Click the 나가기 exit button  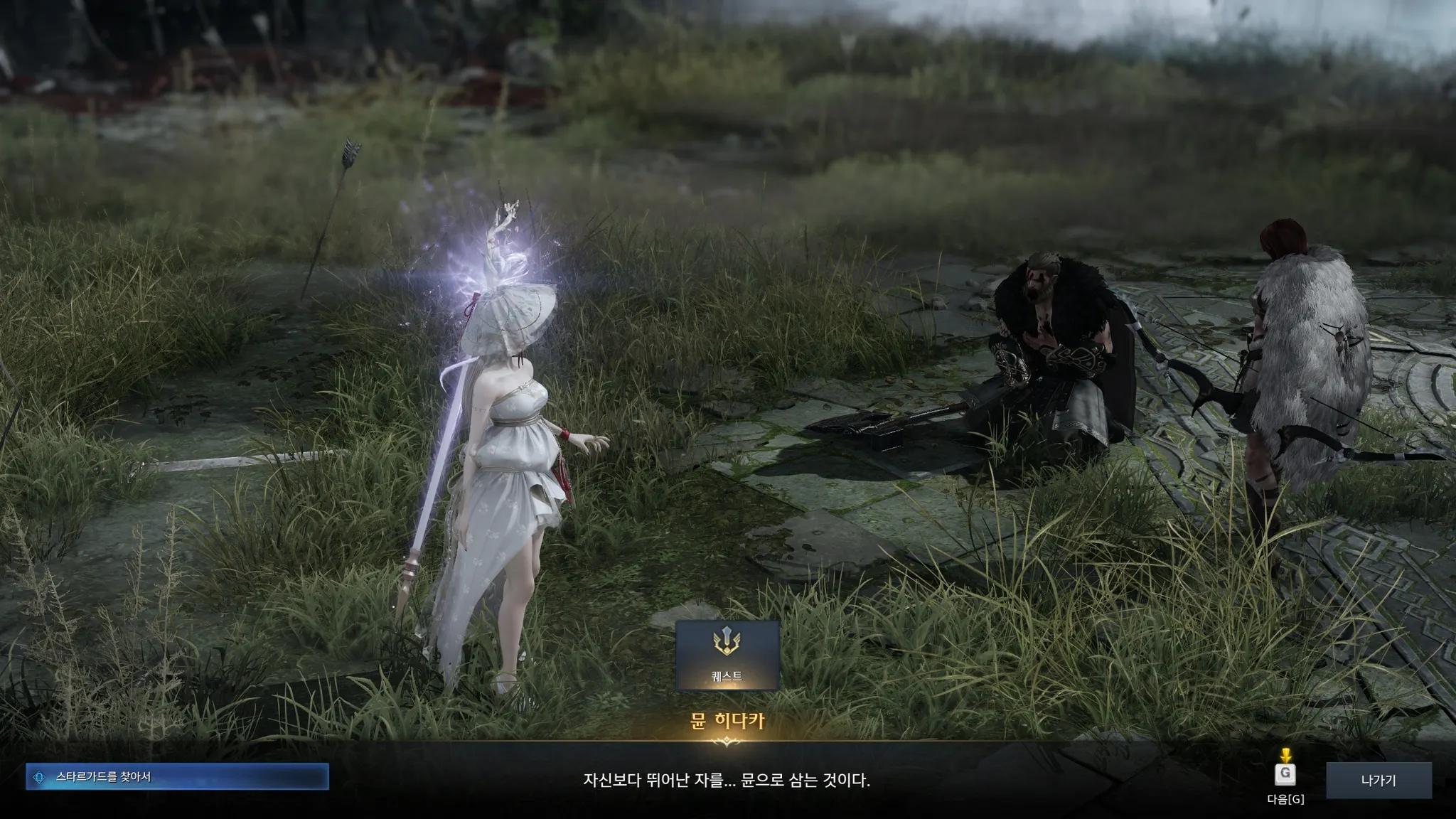click(1378, 780)
